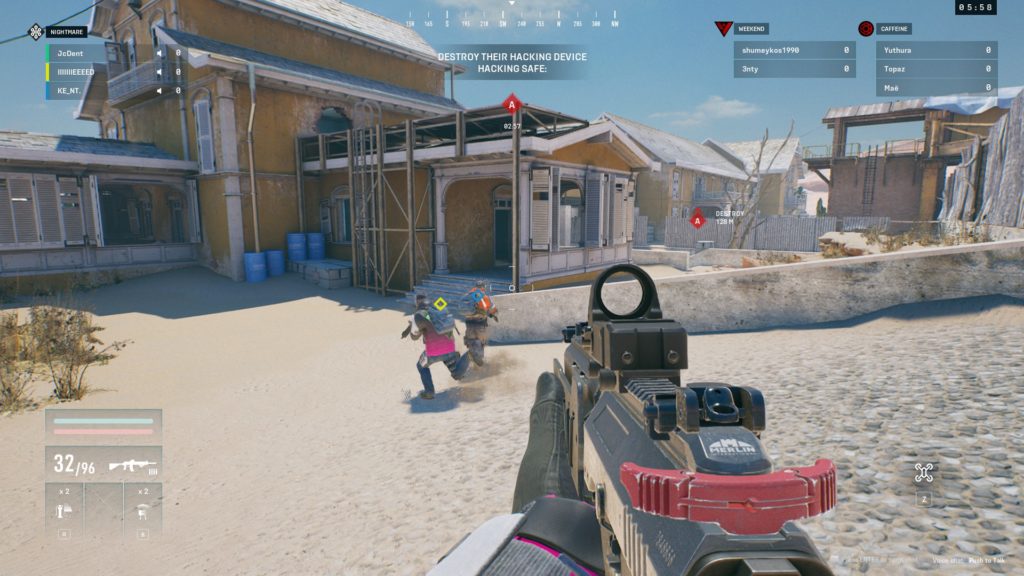Click the Destroy Their Hacking Device objective text
Screen dimensions: 1024x576
[x=512, y=57]
